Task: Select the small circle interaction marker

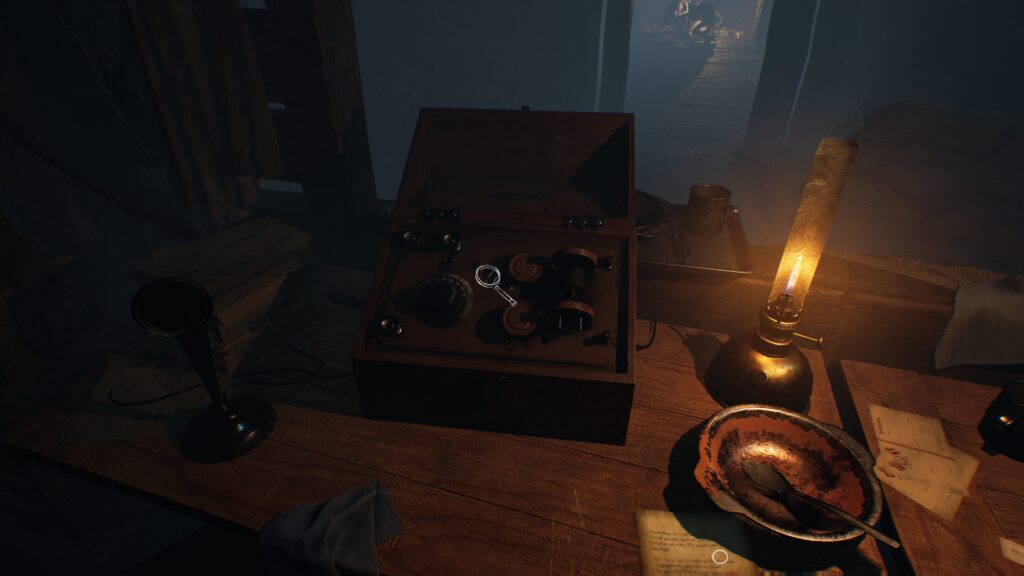Action: click(x=719, y=556)
